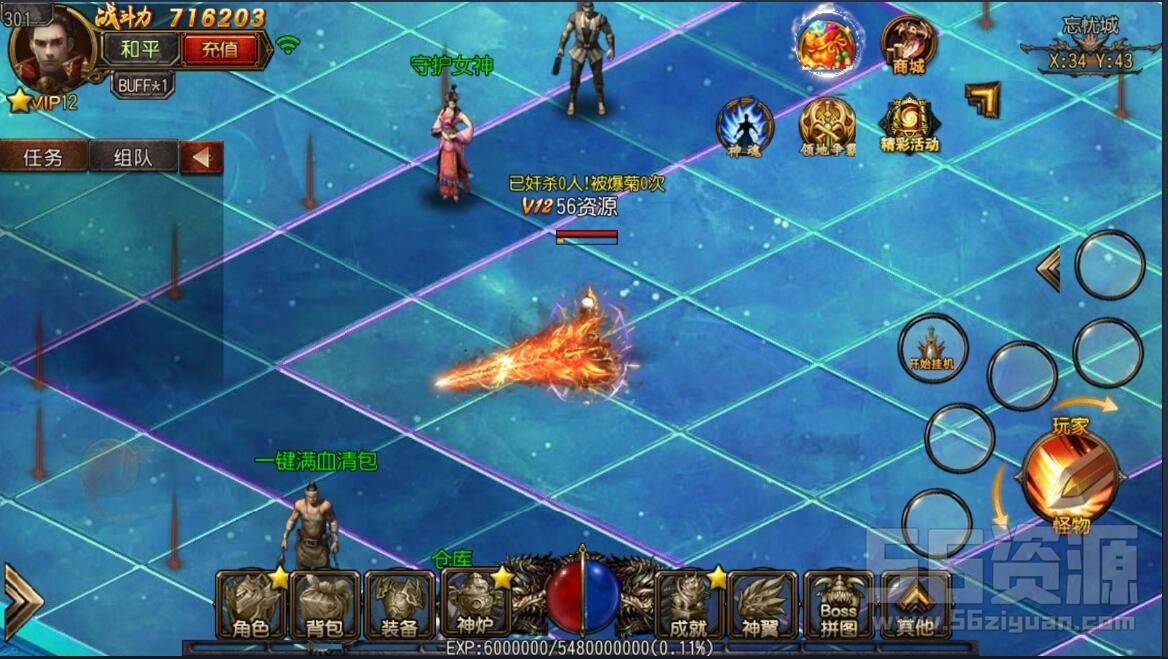The width and height of the screenshot is (1168, 659).
Task: Collapse the quest panel with red arrow
Action: (x=202, y=158)
